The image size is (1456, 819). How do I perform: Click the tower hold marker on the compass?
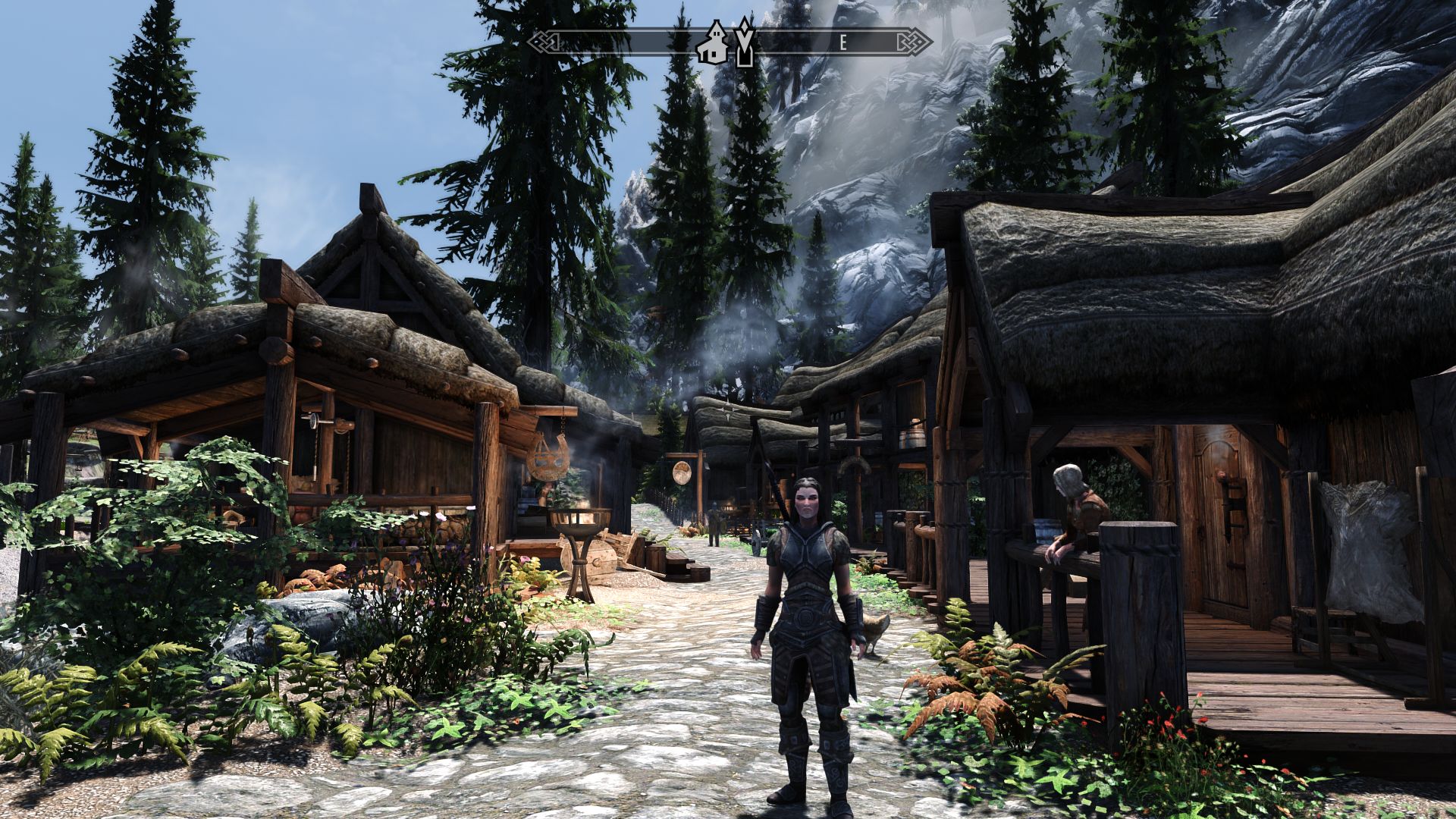point(745,44)
